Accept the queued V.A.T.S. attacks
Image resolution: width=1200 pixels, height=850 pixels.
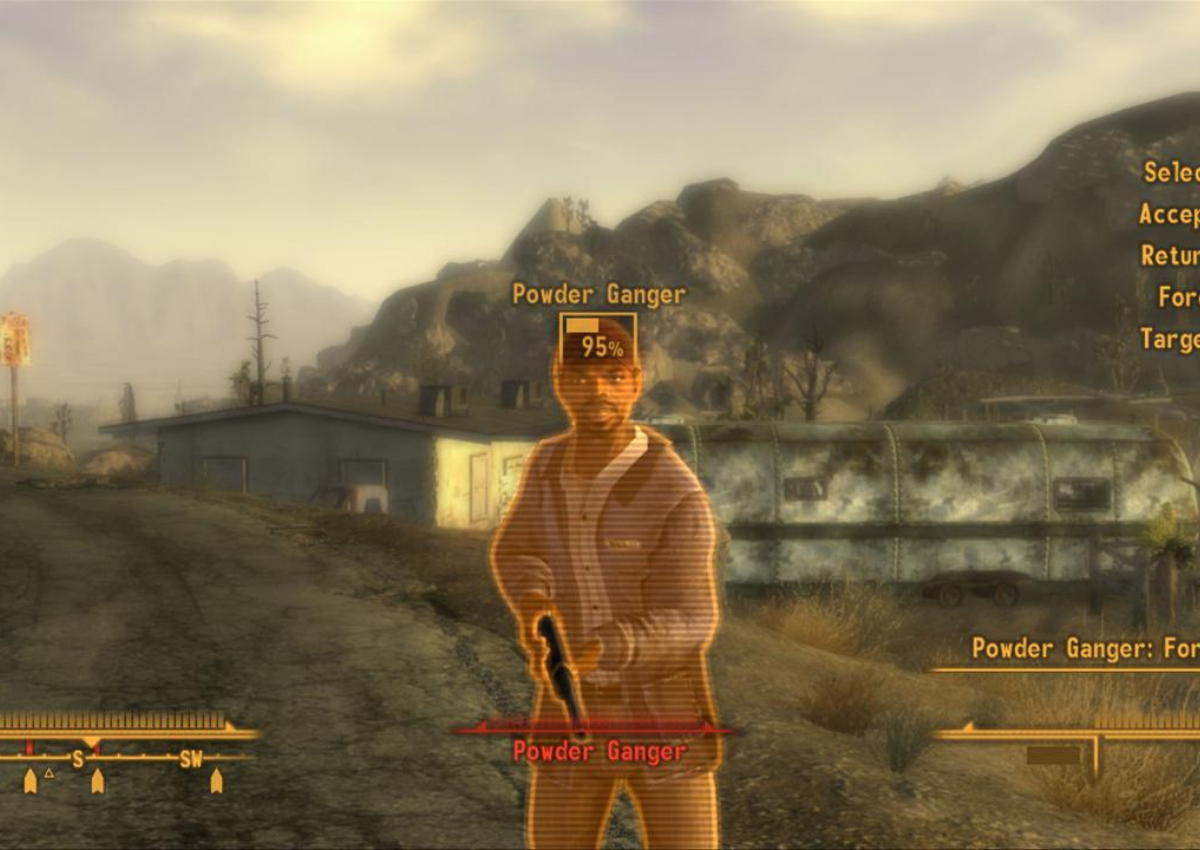tap(1170, 214)
